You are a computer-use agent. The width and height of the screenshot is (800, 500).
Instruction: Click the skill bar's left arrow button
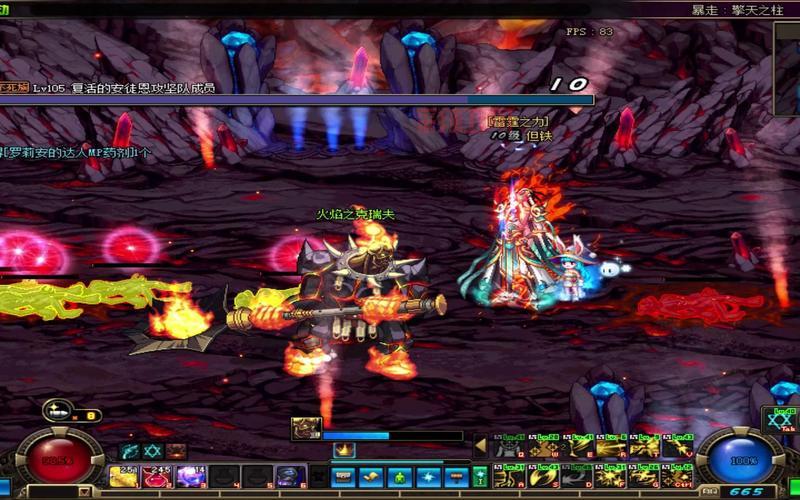[480, 446]
